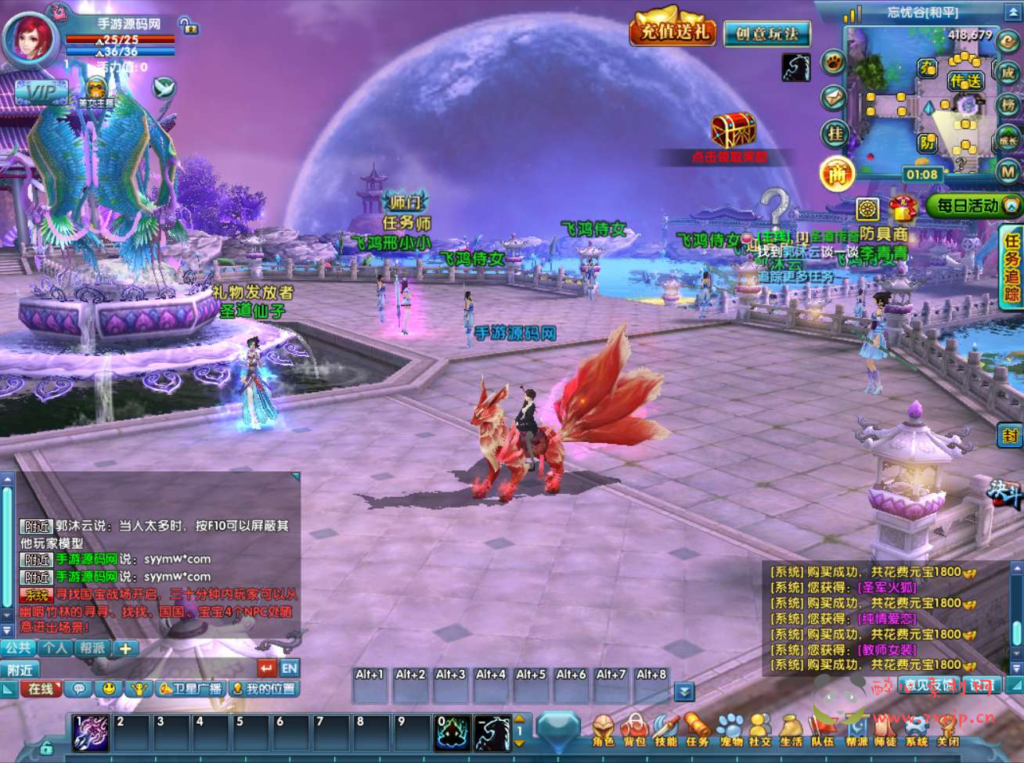The image size is (1024, 763).
Task: Open the 系统 system settings gear
Action: 916,731
